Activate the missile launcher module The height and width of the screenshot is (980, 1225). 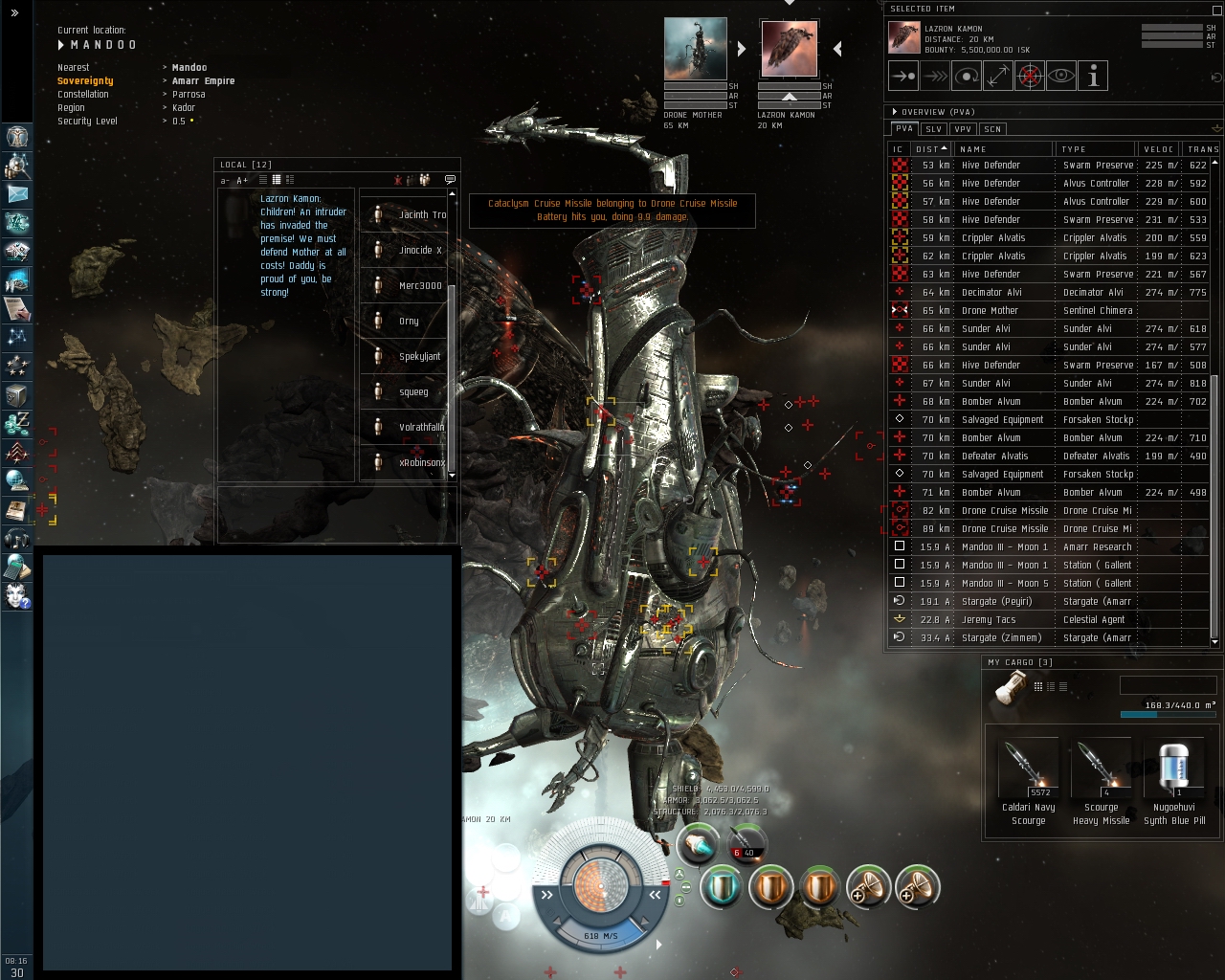point(698,844)
